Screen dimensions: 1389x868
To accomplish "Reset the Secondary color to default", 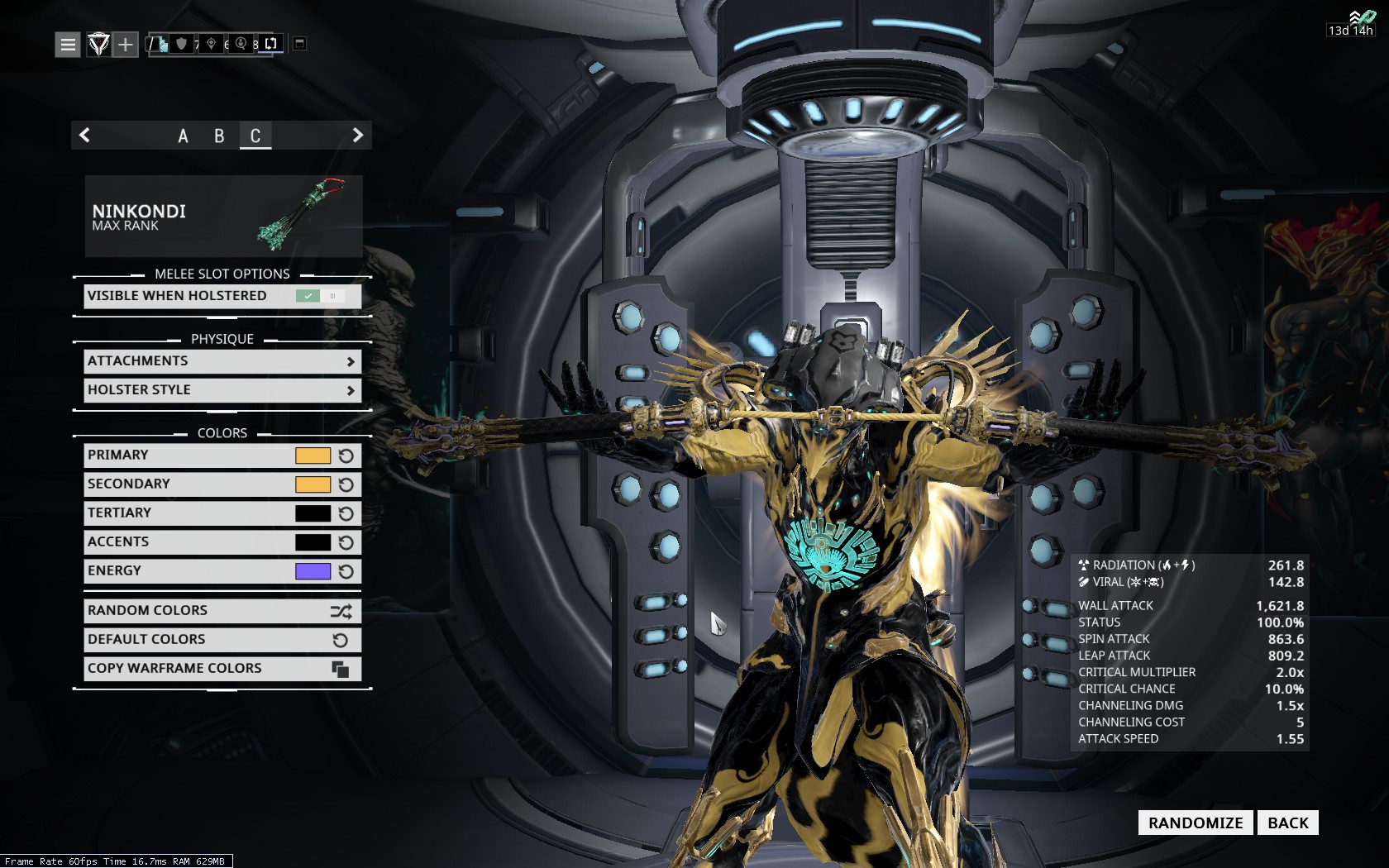I will [x=346, y=484].
